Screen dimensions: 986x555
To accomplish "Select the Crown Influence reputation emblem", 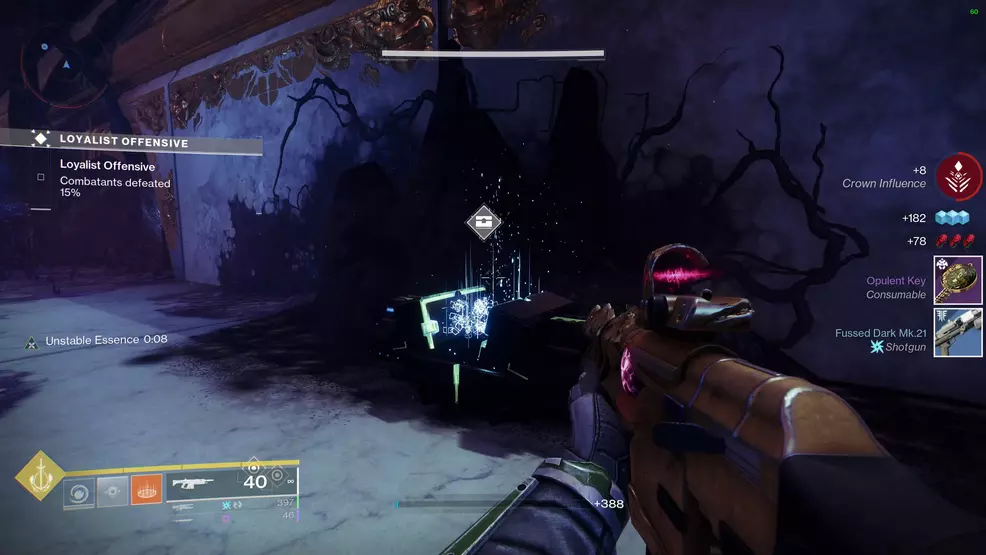I will (958, 177).
